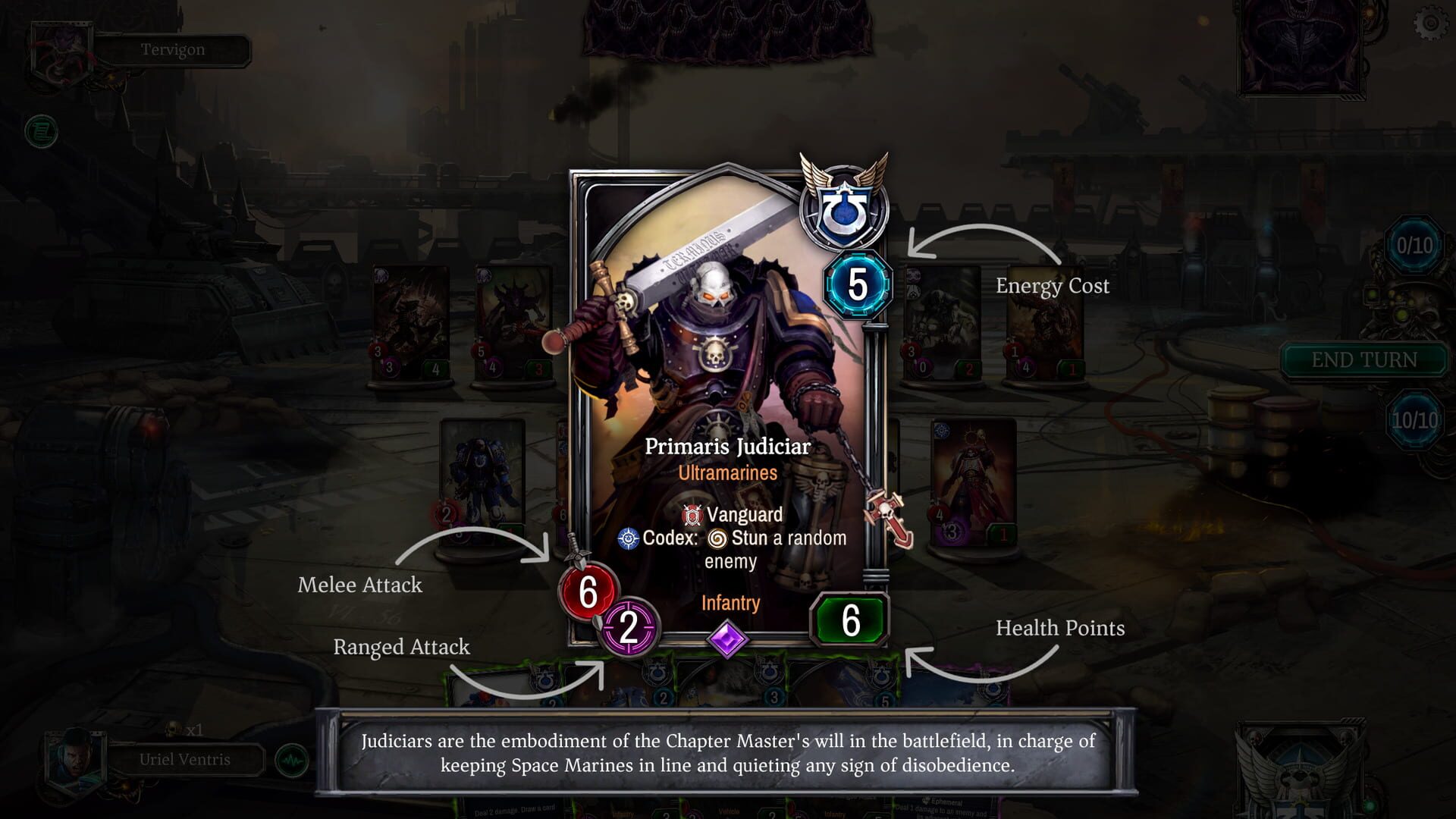Click the green scroll icon below Tervigon's portrait

[42, 130]
